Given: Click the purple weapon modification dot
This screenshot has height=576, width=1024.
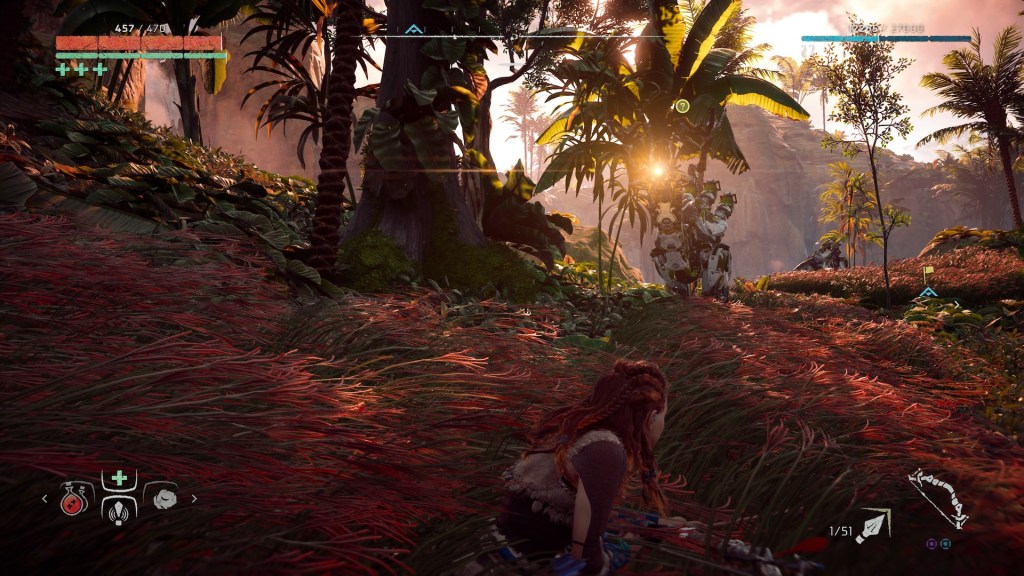Looking at the screenshot, I should tap(931, 543).
